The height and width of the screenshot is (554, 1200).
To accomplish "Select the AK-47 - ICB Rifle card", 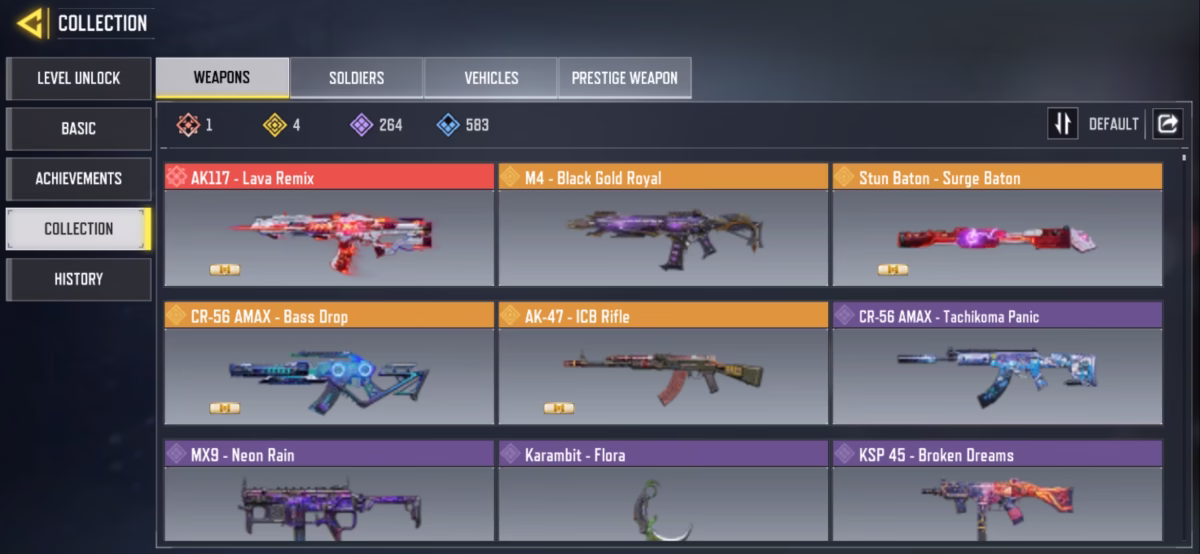I will point(663,364).
